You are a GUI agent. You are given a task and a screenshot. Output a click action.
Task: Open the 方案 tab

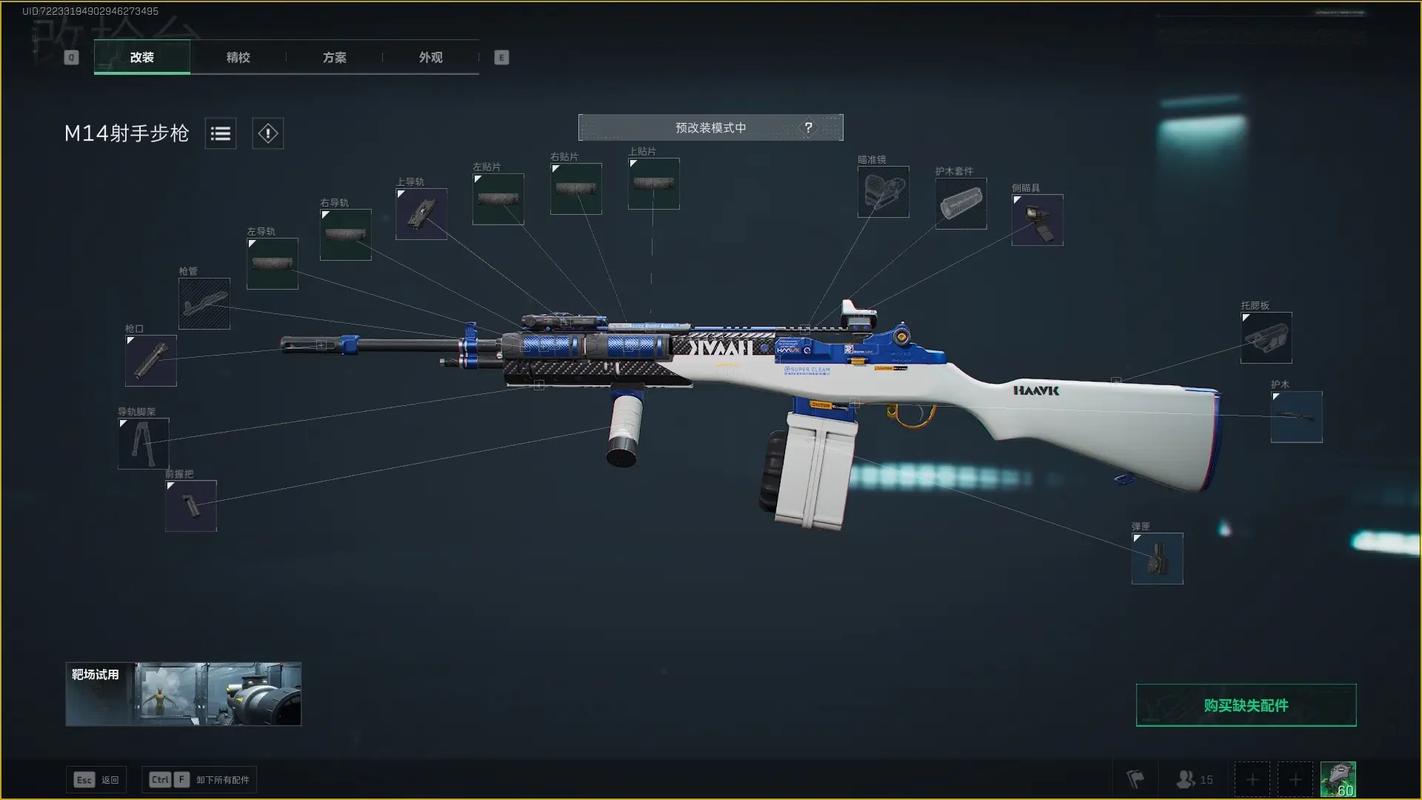(334, 57)
